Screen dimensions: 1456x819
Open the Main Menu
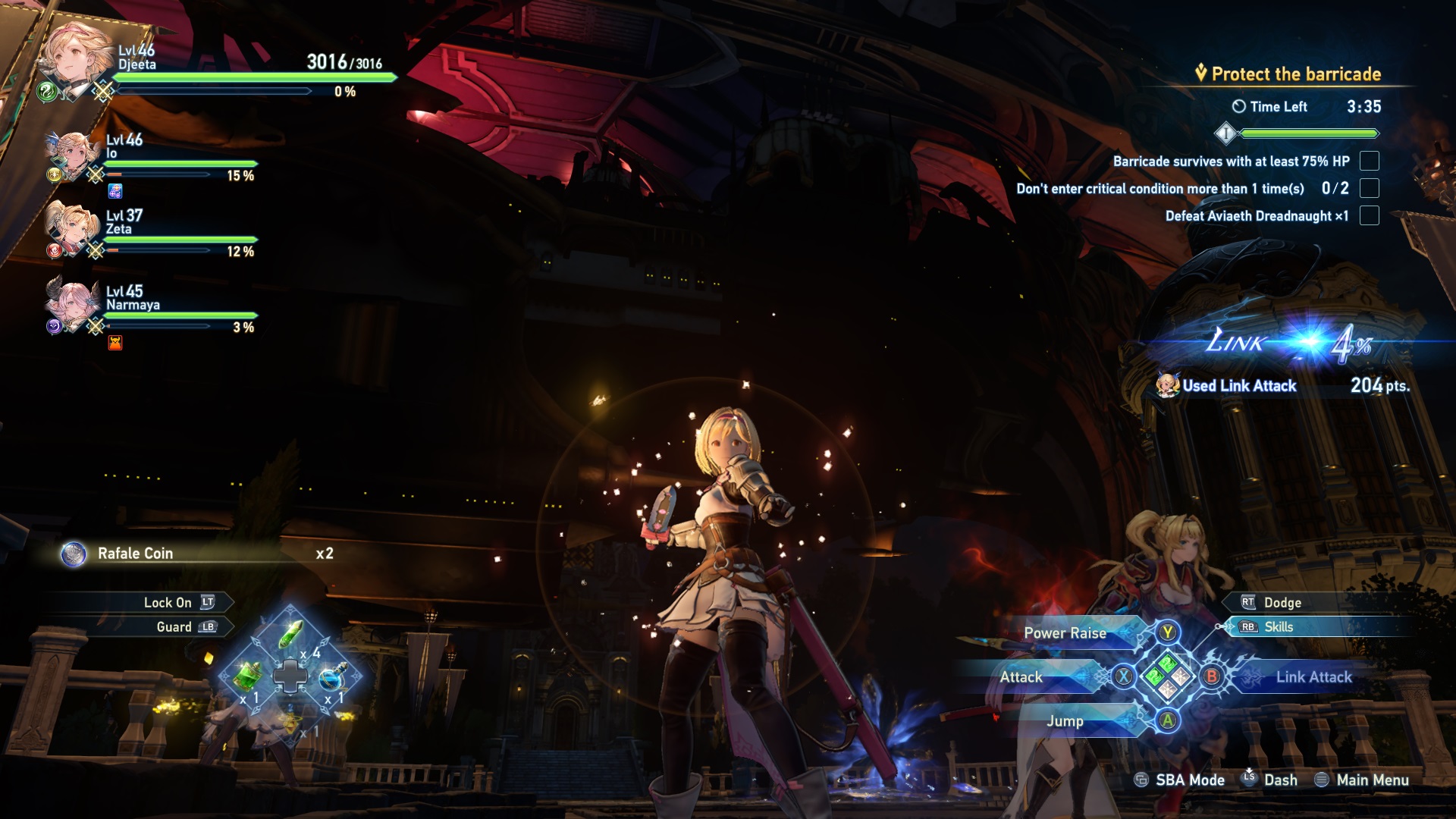coord(1373,780)
